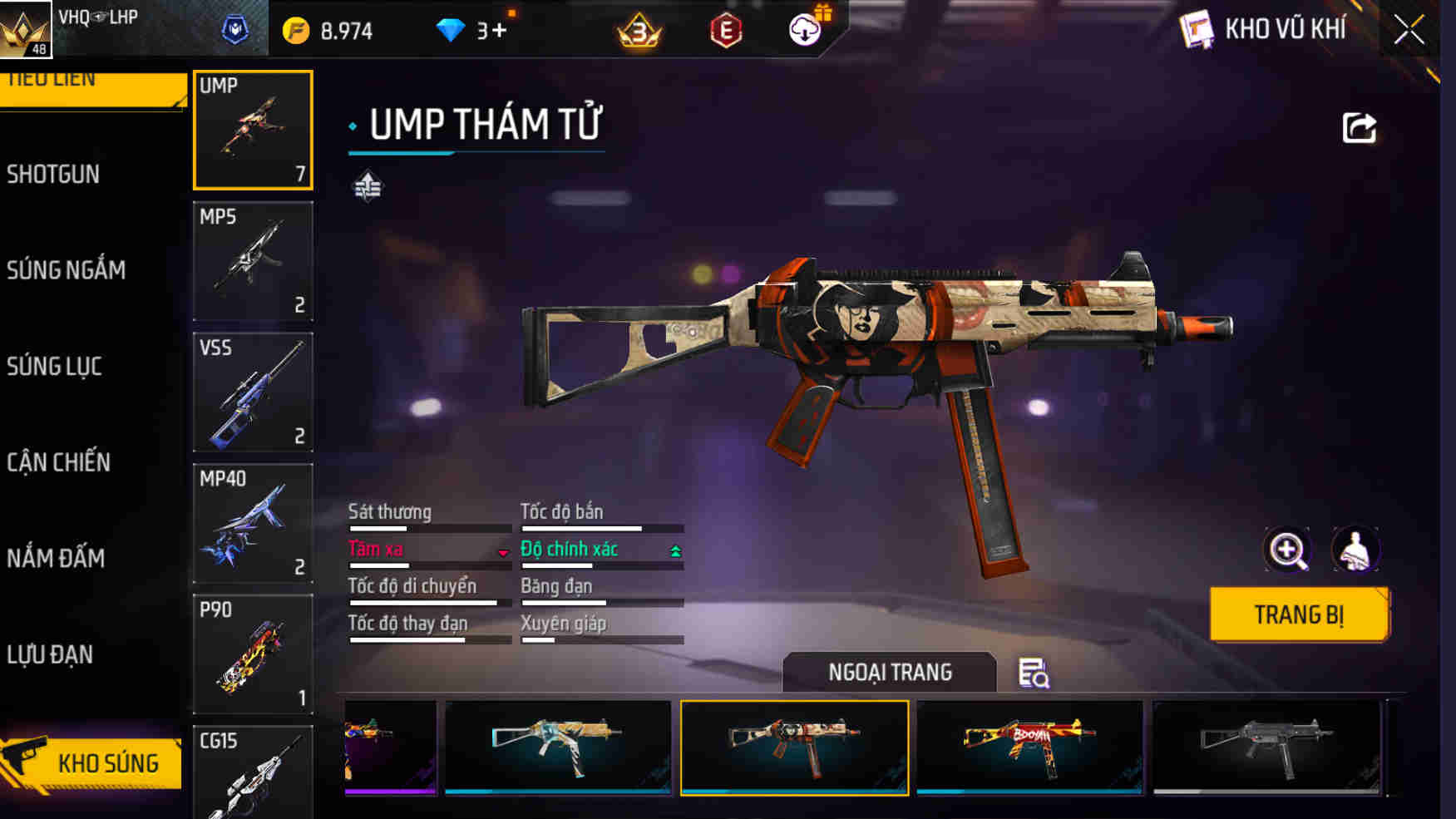Equip the weapon with TRANG BỊ
The height and width of the screenshot is (819, 1456).
[1298, 614]
